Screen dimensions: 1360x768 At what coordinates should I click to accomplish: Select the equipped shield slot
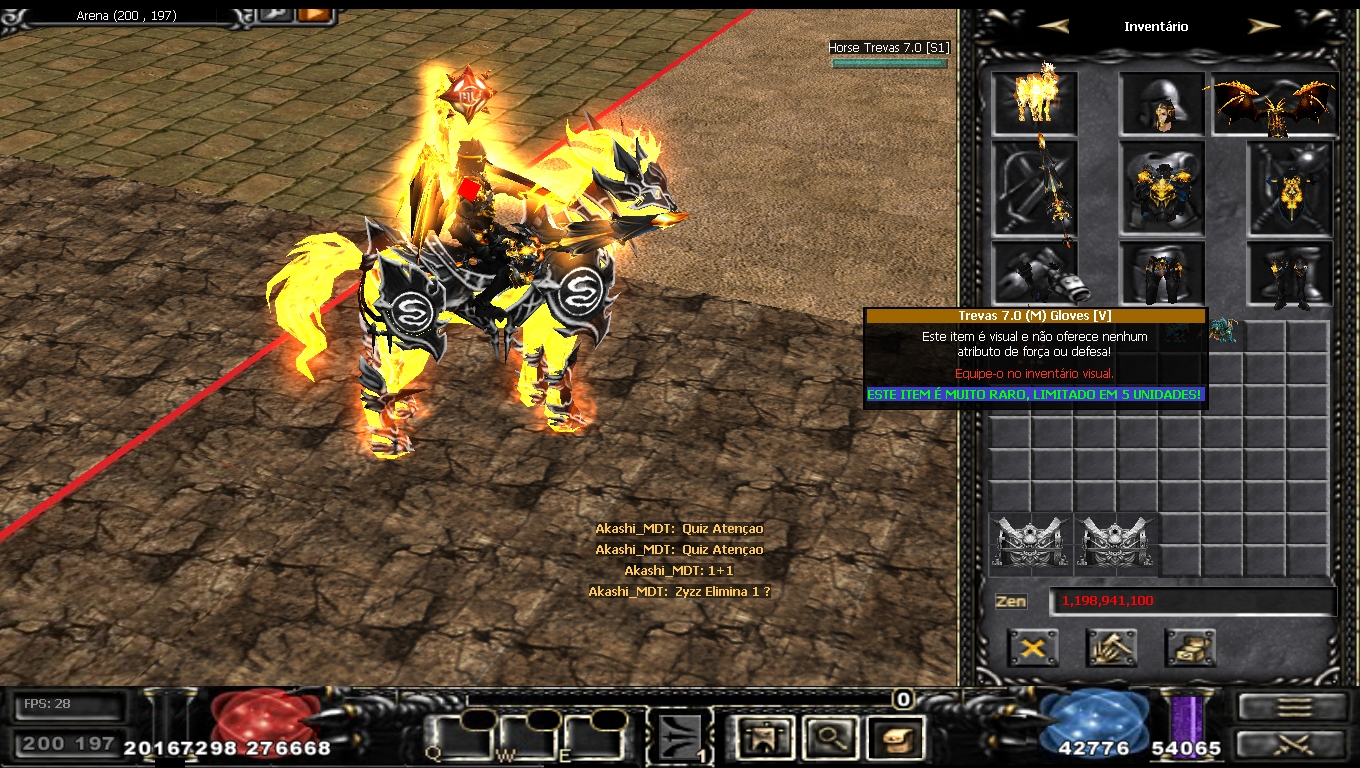pos(1290,188)
